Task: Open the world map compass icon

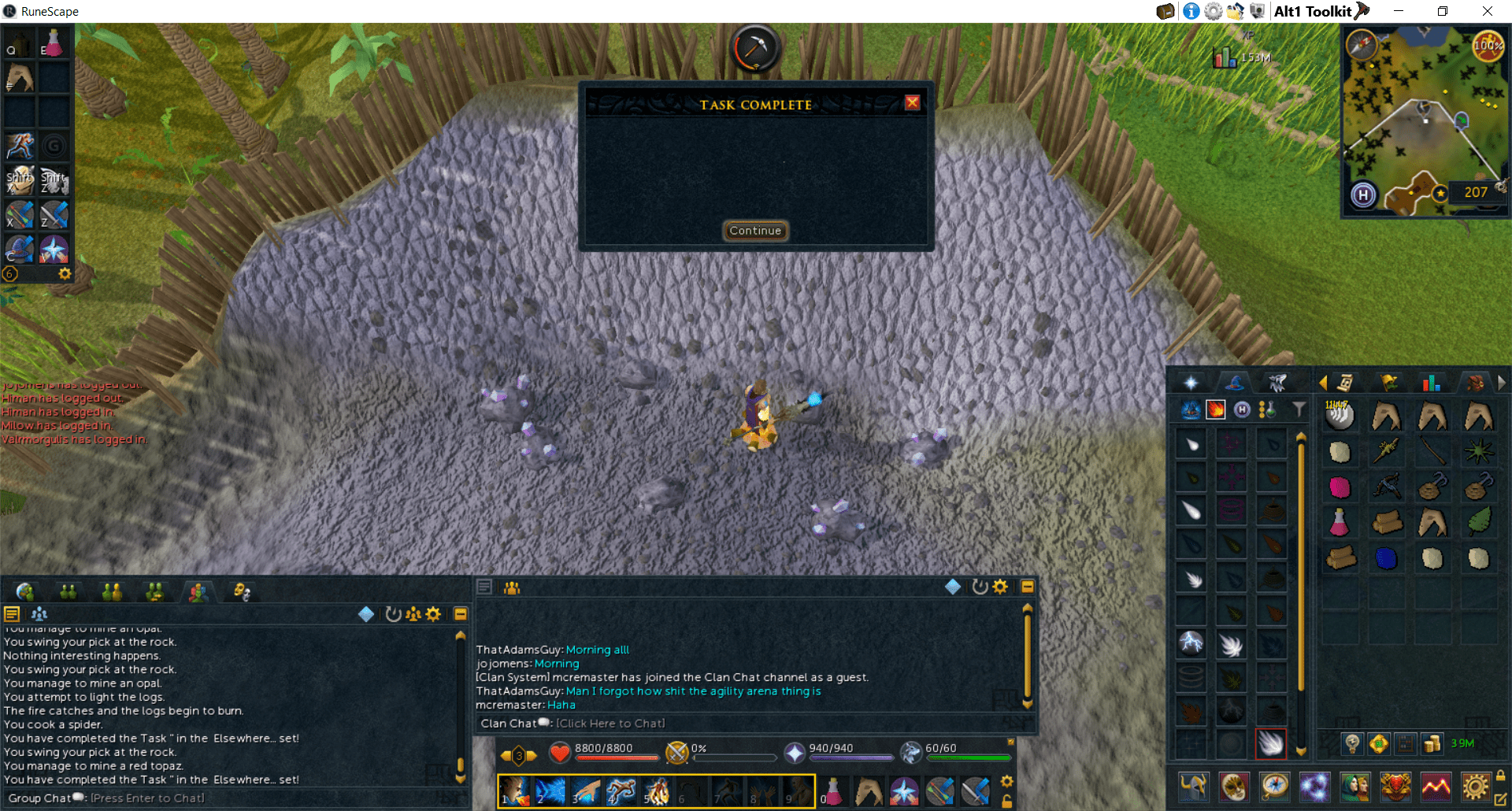Action: pyautogui.click(x=1275, y=787)
